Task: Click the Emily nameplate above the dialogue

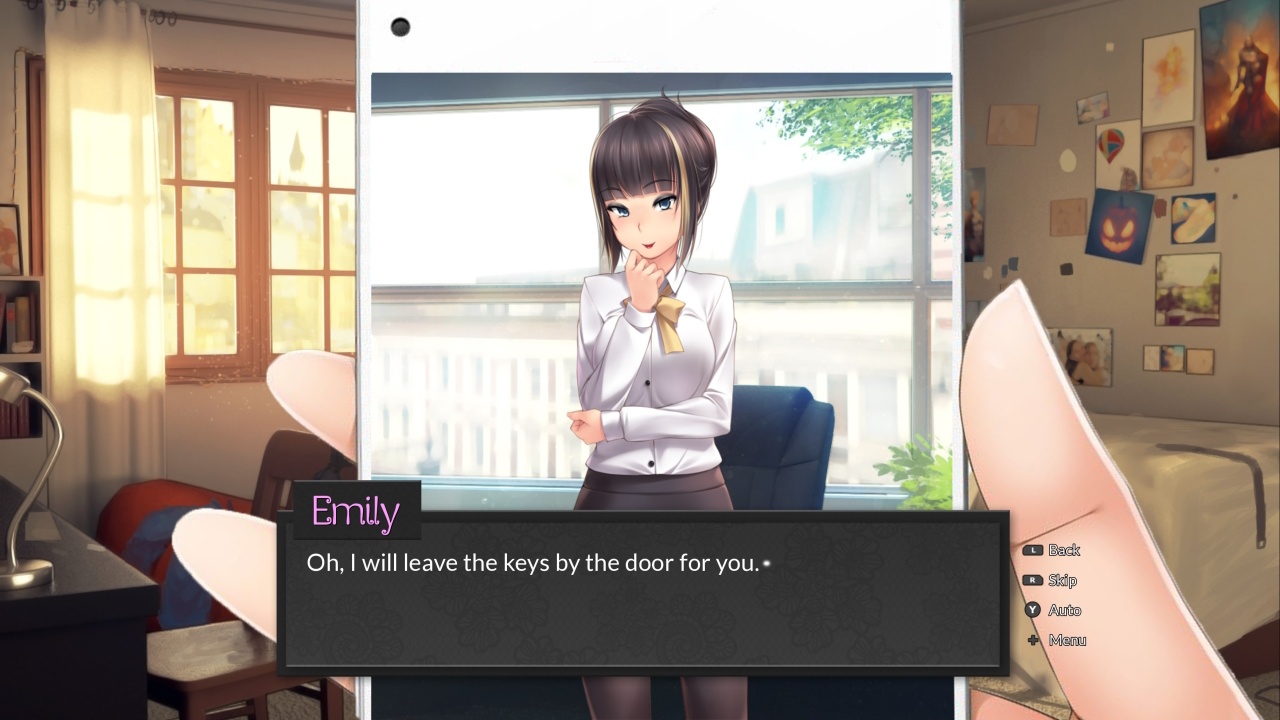Action: [355, 513]
